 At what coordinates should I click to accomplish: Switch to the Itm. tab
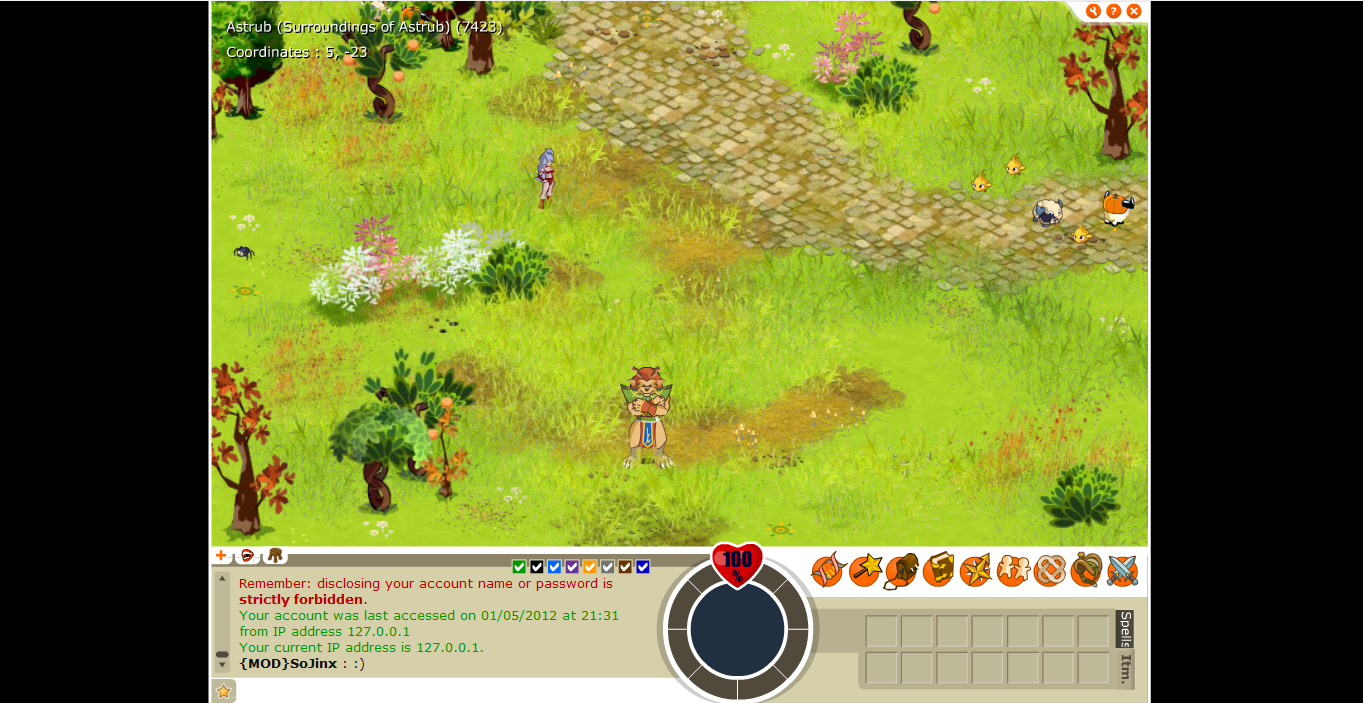point(1125,669)
